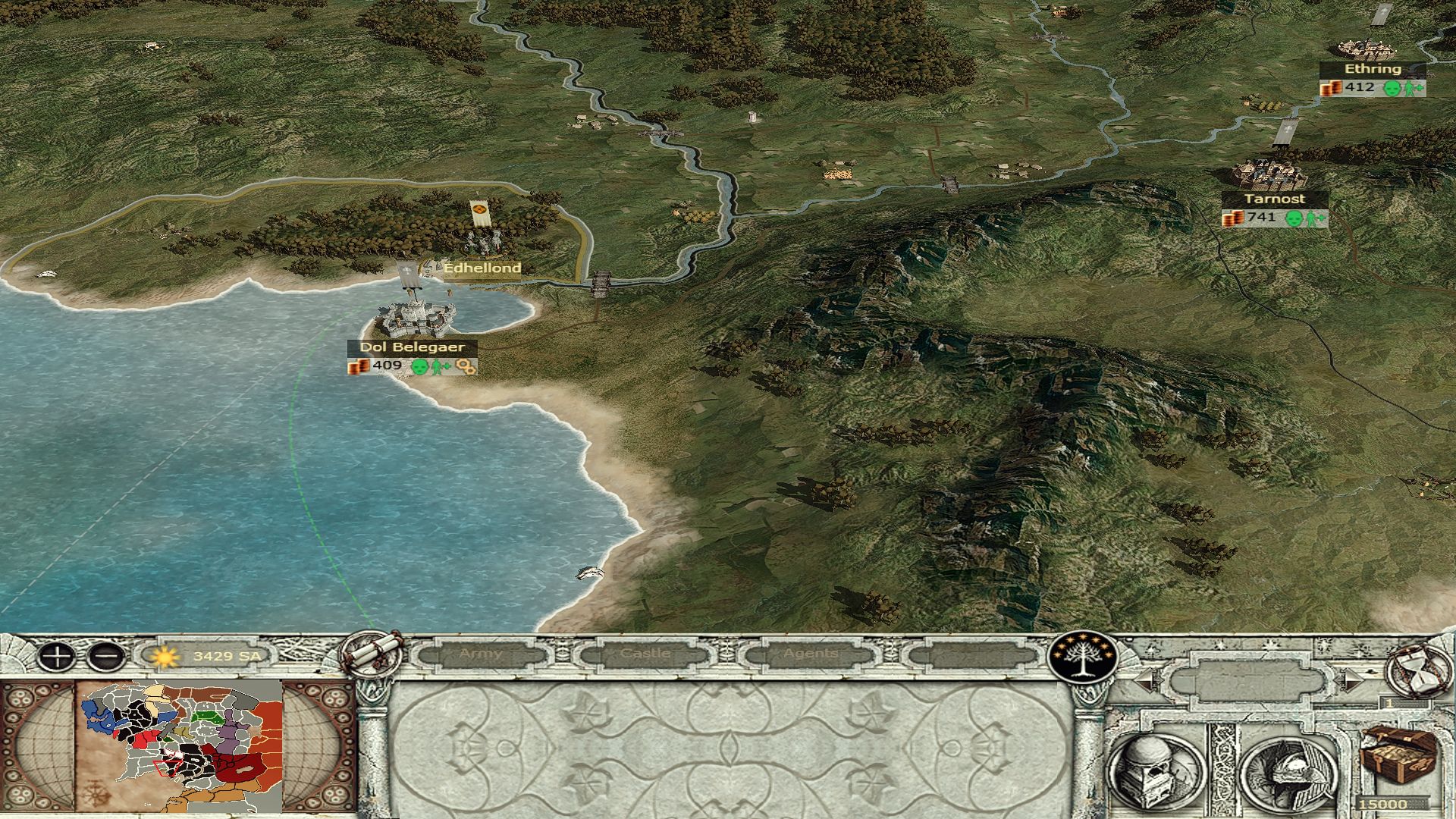Screen dimensions: 1456x819
Task: Select the Dol Belegaer settlement label
Action: click(x=412, y=347)
